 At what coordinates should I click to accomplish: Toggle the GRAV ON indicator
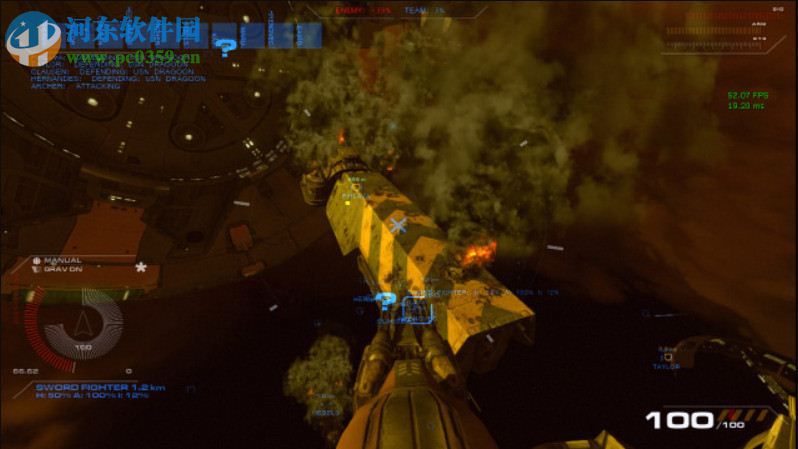tap(60, 268)
